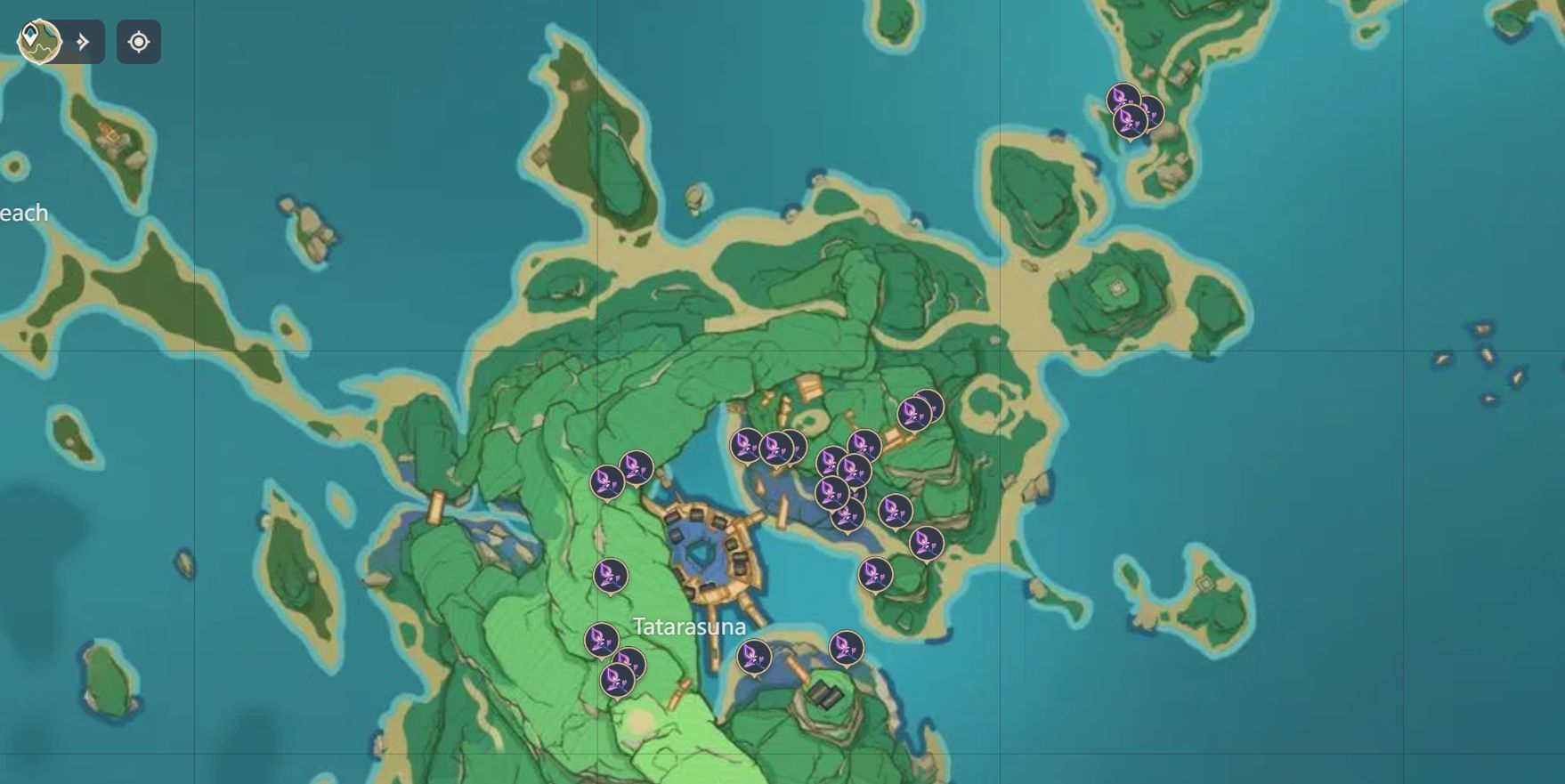Expand the collapsed sidebar using the chevron

[83, 40]
